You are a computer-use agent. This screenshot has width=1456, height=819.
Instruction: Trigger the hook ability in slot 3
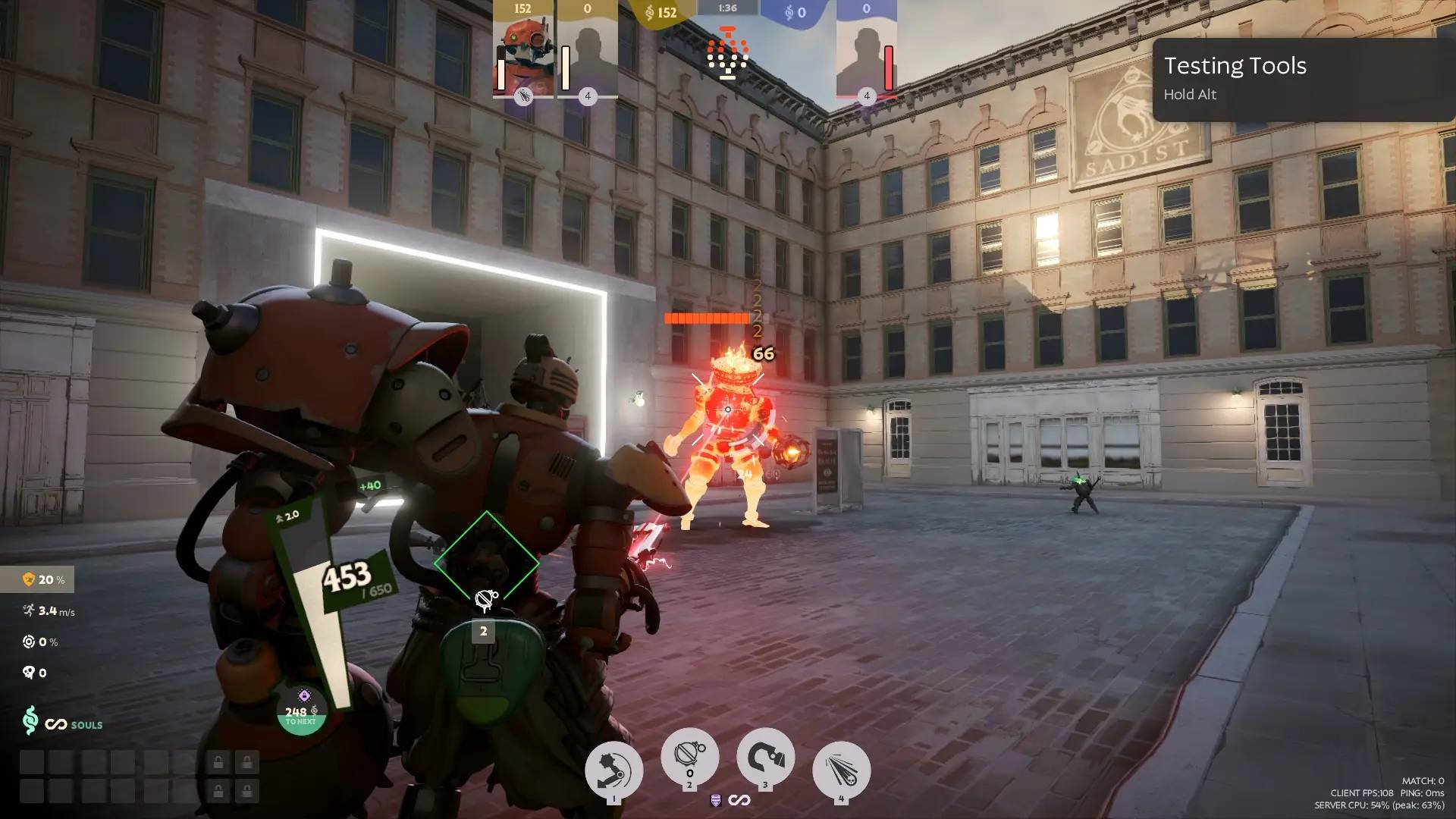pyautogui.click(x=765, y=757)
